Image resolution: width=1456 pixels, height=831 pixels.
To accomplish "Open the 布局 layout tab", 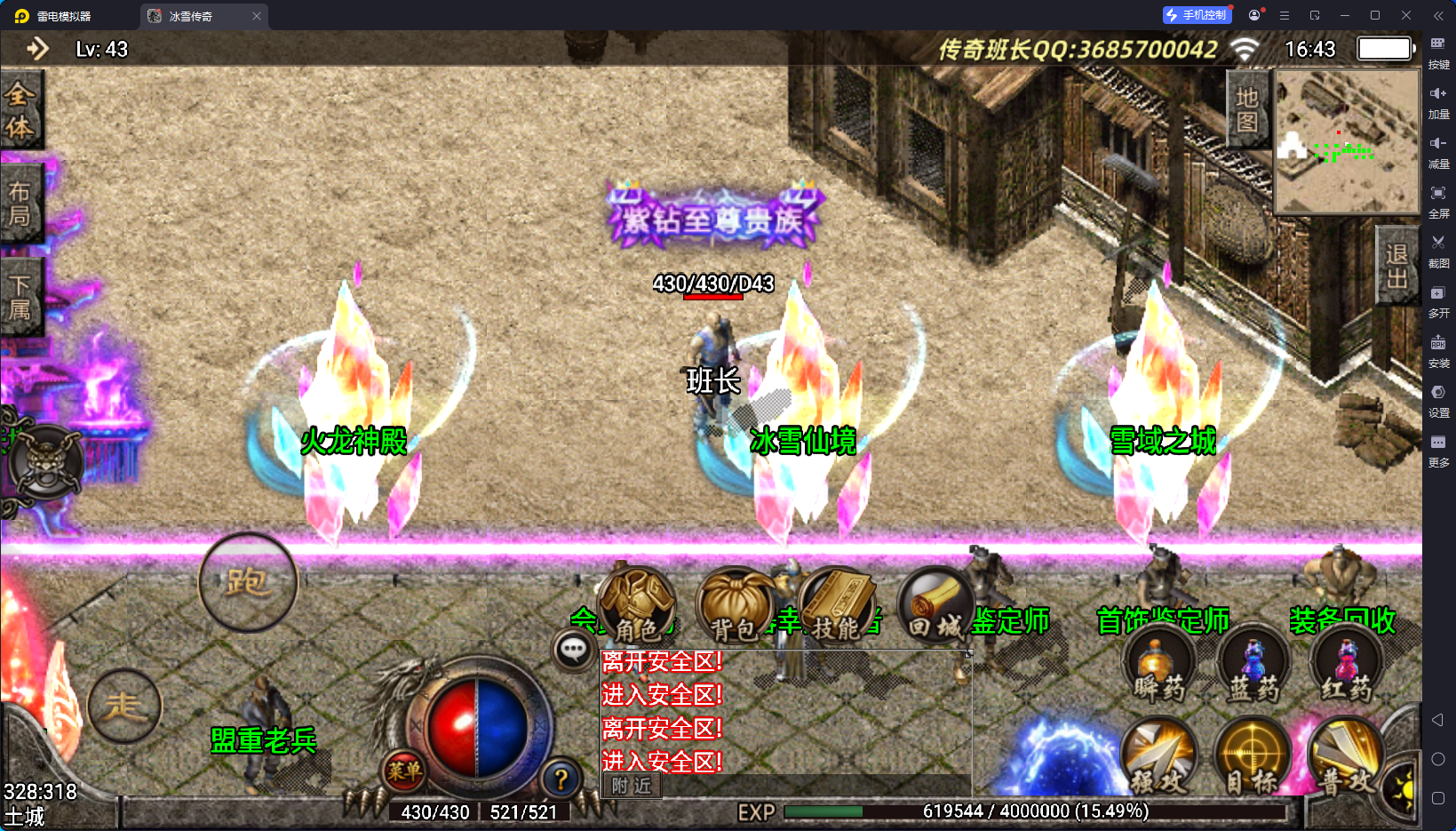I will (20, 204).
